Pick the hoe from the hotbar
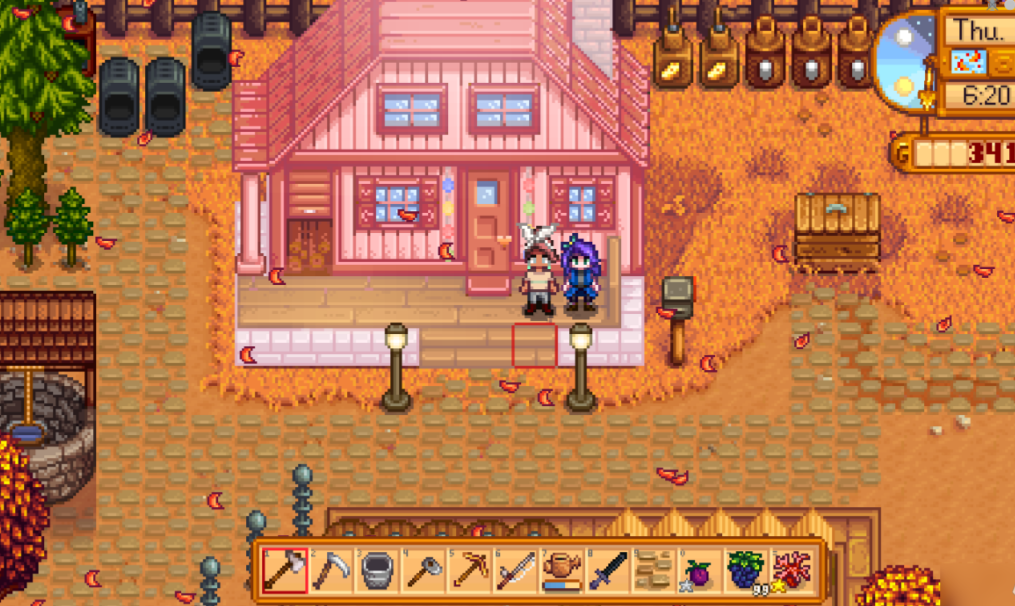 [423, 570]
